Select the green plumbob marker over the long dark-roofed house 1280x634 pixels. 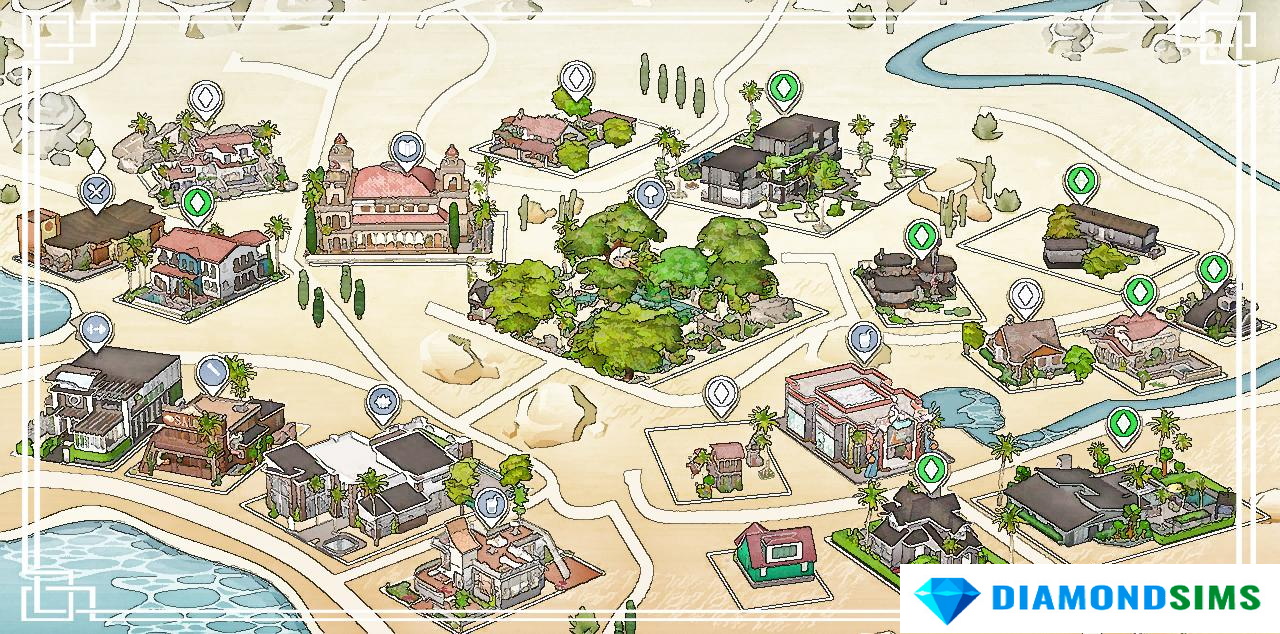click(x=1080, y=182)
